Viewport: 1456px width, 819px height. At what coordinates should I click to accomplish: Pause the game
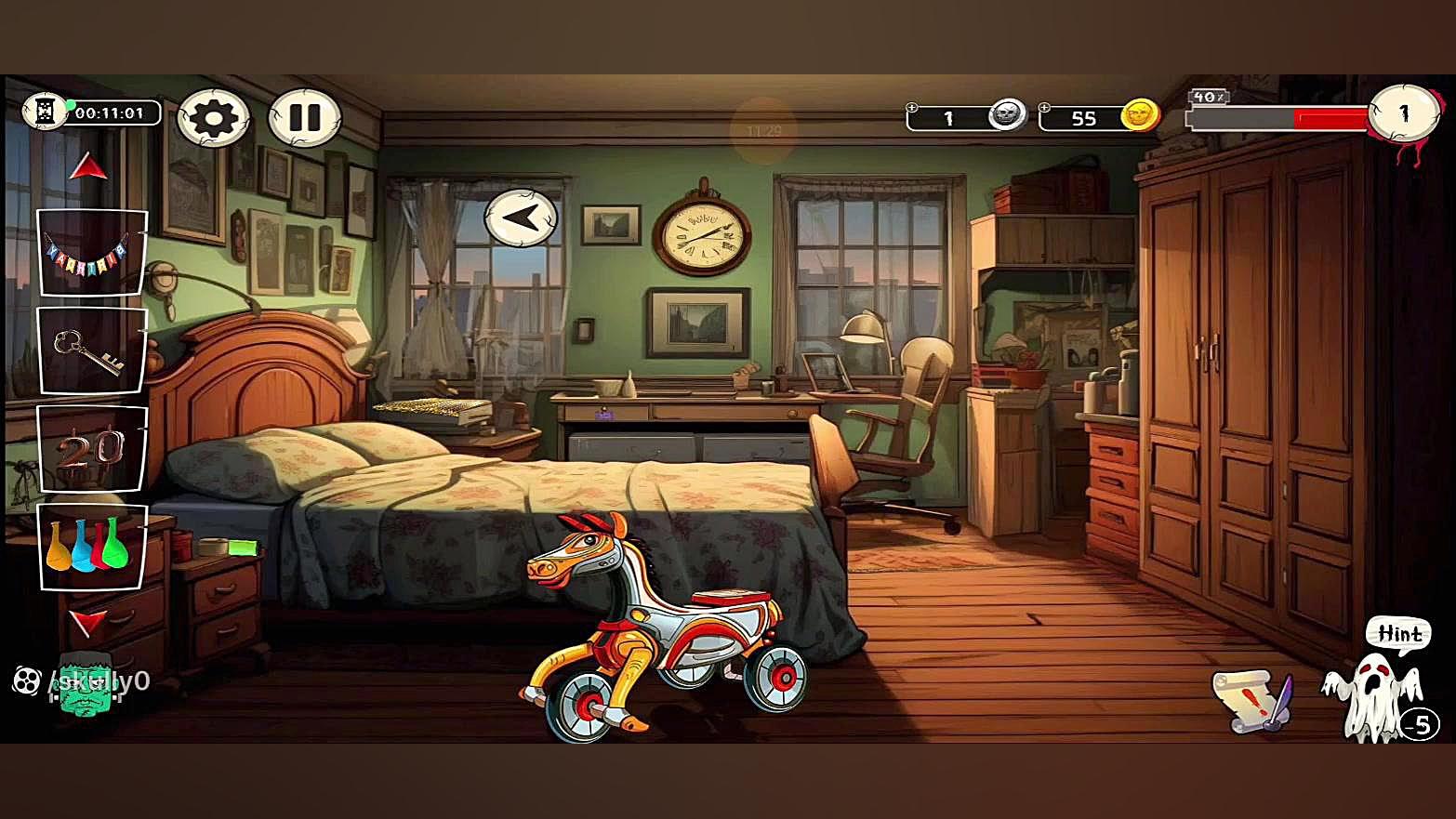click(x=304, y=118)
